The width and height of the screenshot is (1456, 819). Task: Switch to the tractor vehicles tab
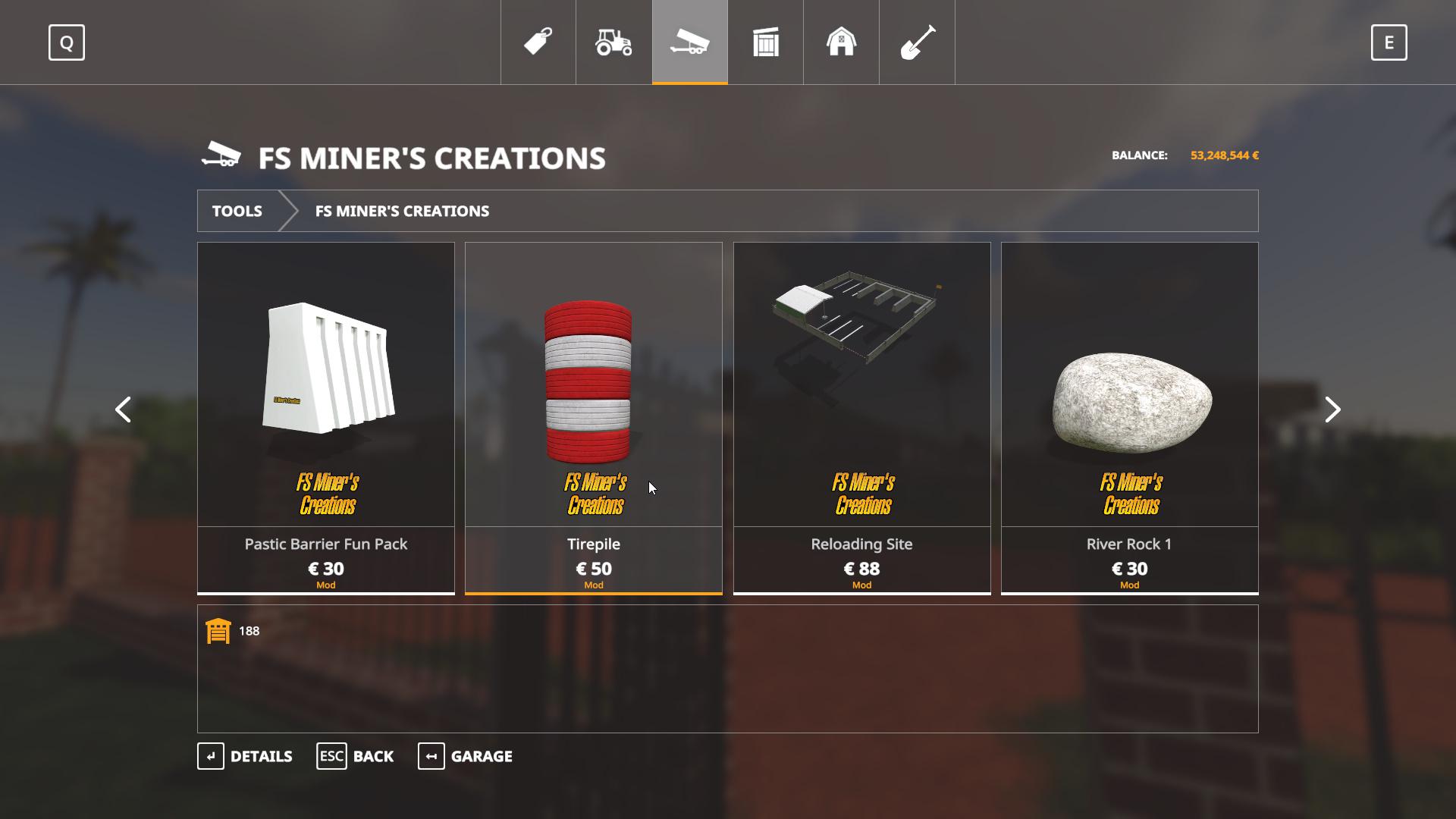pyautogui.click(x=613, y=42)
